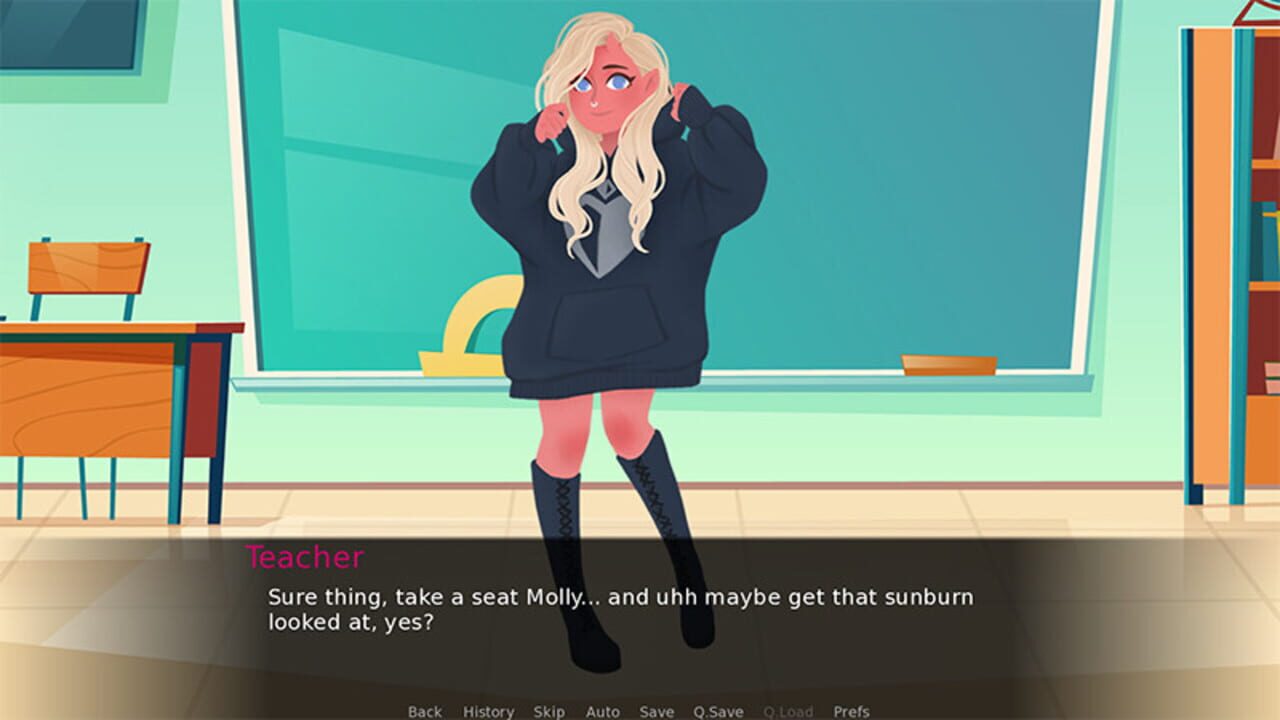
Task: Select Save from the quick menu bar
Action: click(655, 712)
